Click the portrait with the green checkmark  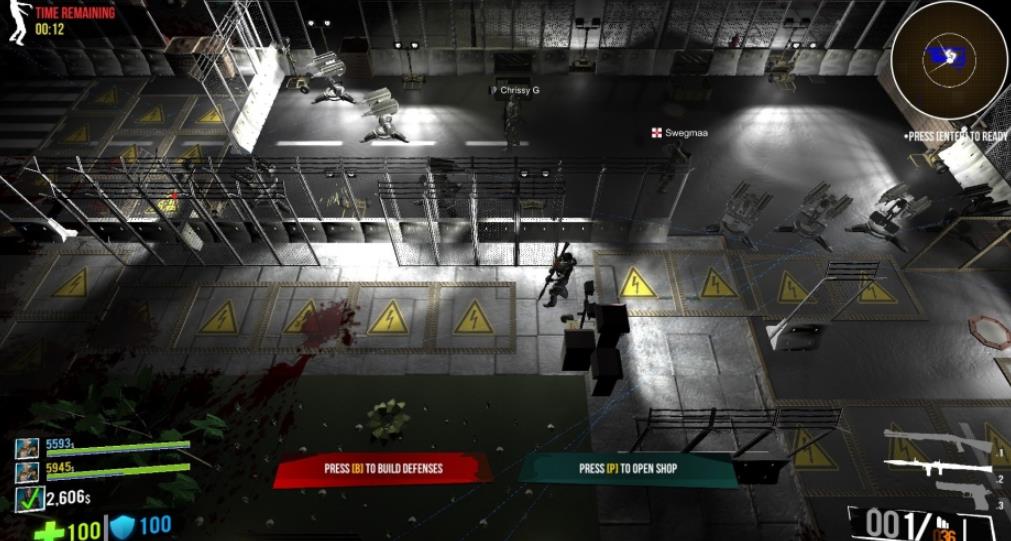pos(30,498)
